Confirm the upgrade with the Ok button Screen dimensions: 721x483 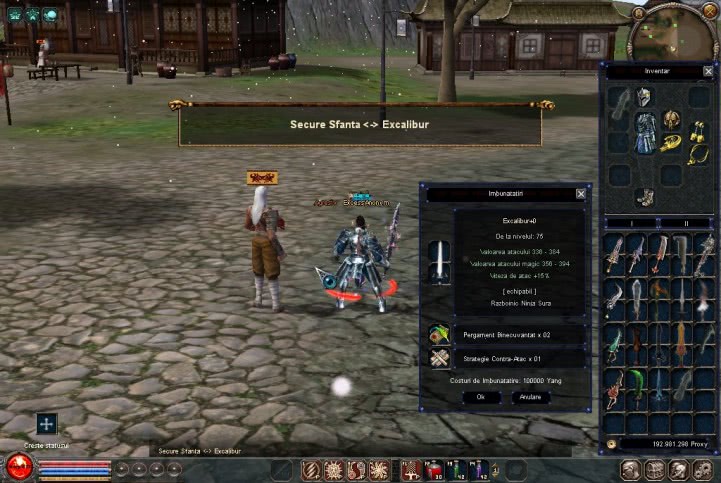pos(480,397)
